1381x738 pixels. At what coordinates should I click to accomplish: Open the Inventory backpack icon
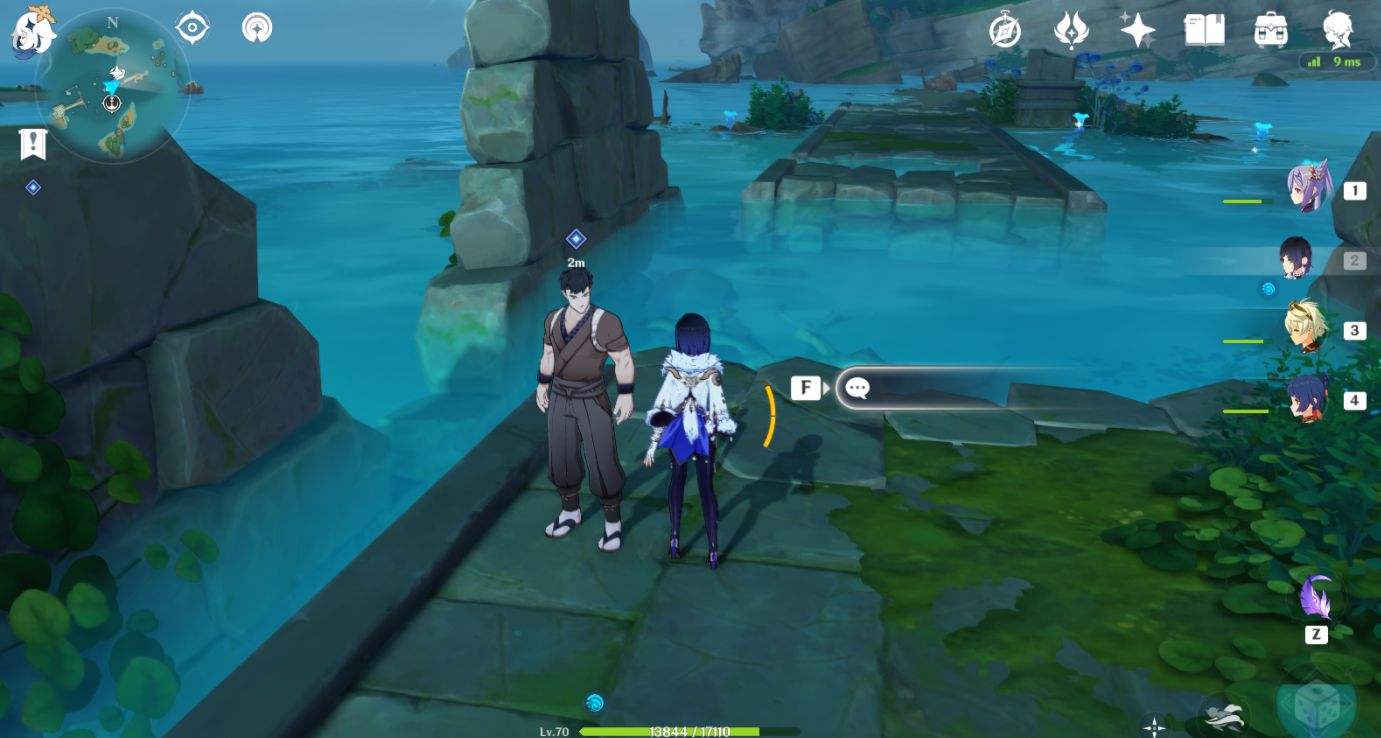tap(1268, 30)
